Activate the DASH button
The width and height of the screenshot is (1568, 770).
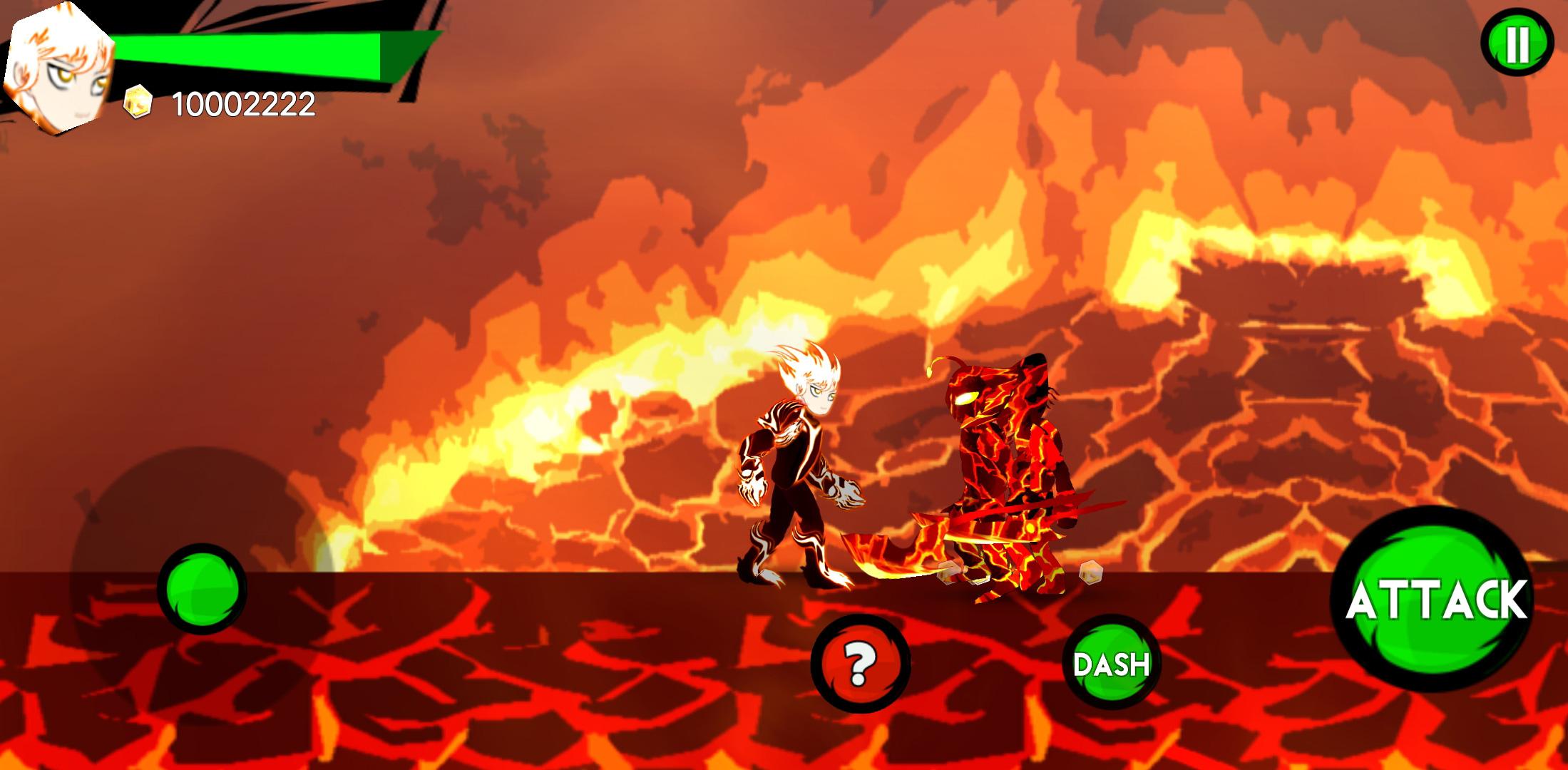1111,664
